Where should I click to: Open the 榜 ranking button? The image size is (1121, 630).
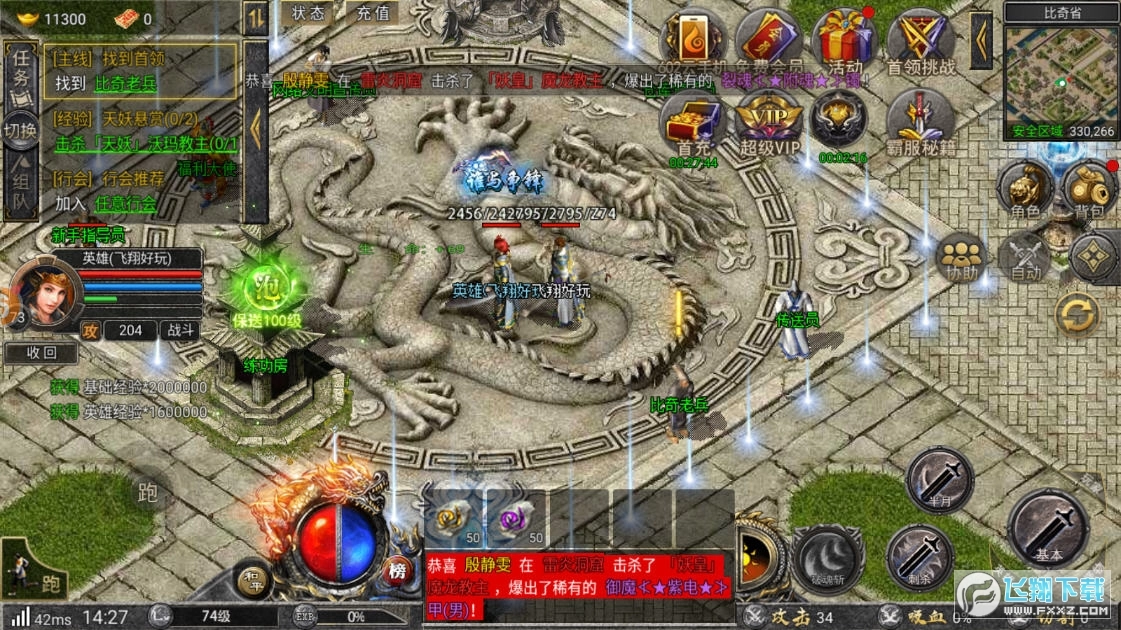click(x=398, y=572)
